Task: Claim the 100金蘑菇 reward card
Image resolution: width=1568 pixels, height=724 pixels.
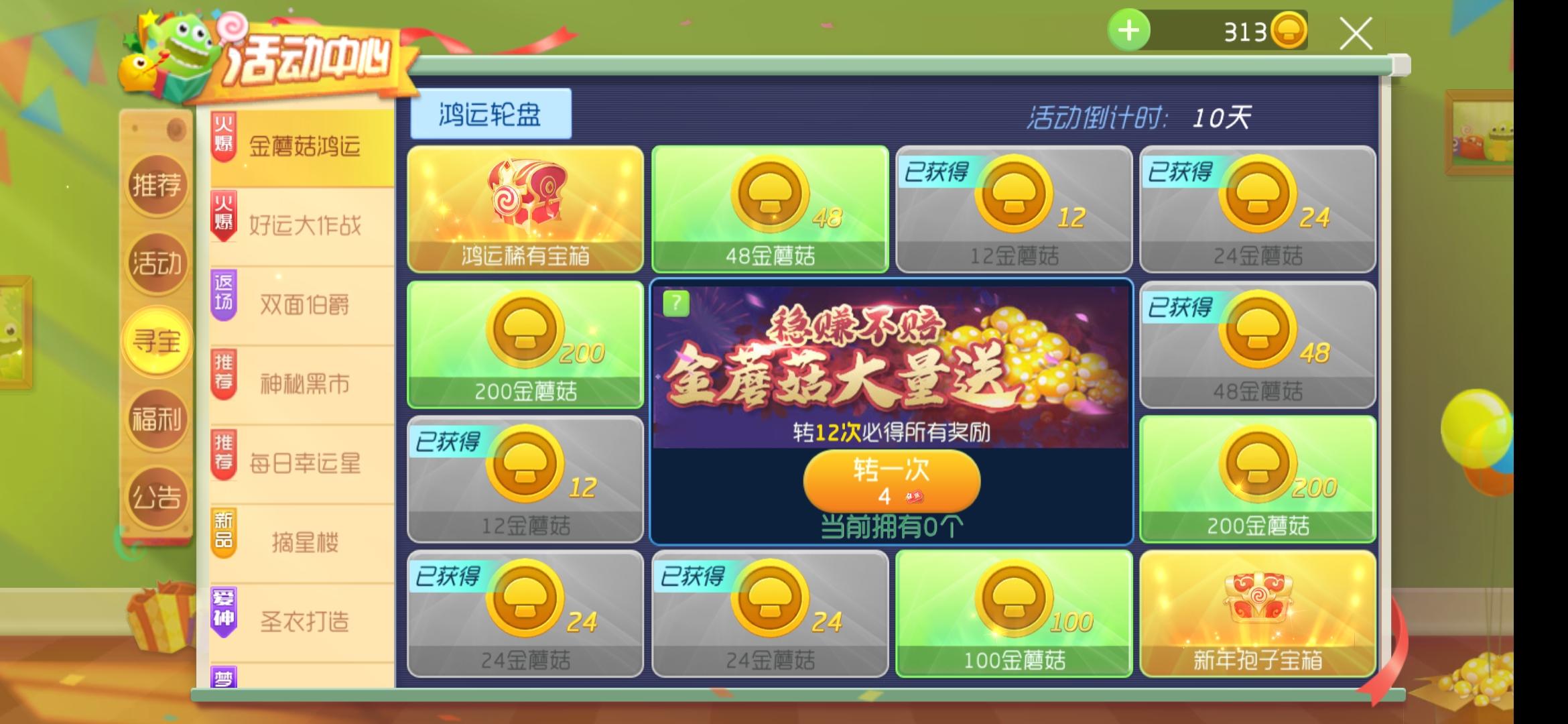Action: tap(1013, 613)
